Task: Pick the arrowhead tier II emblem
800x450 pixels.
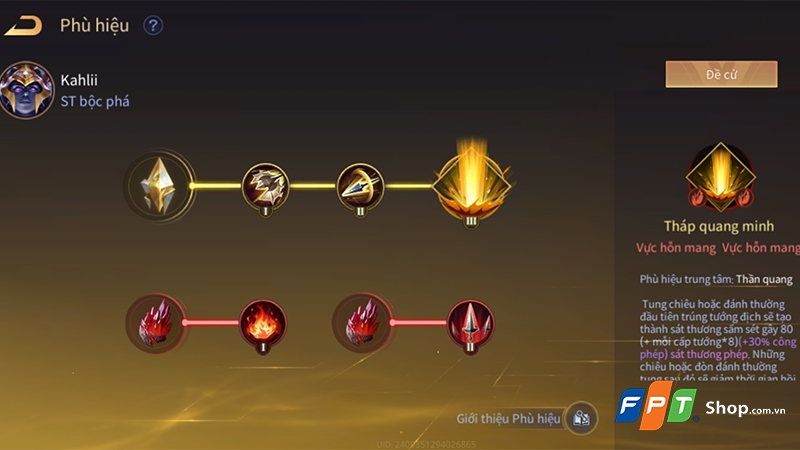Action: pos(359,185)
